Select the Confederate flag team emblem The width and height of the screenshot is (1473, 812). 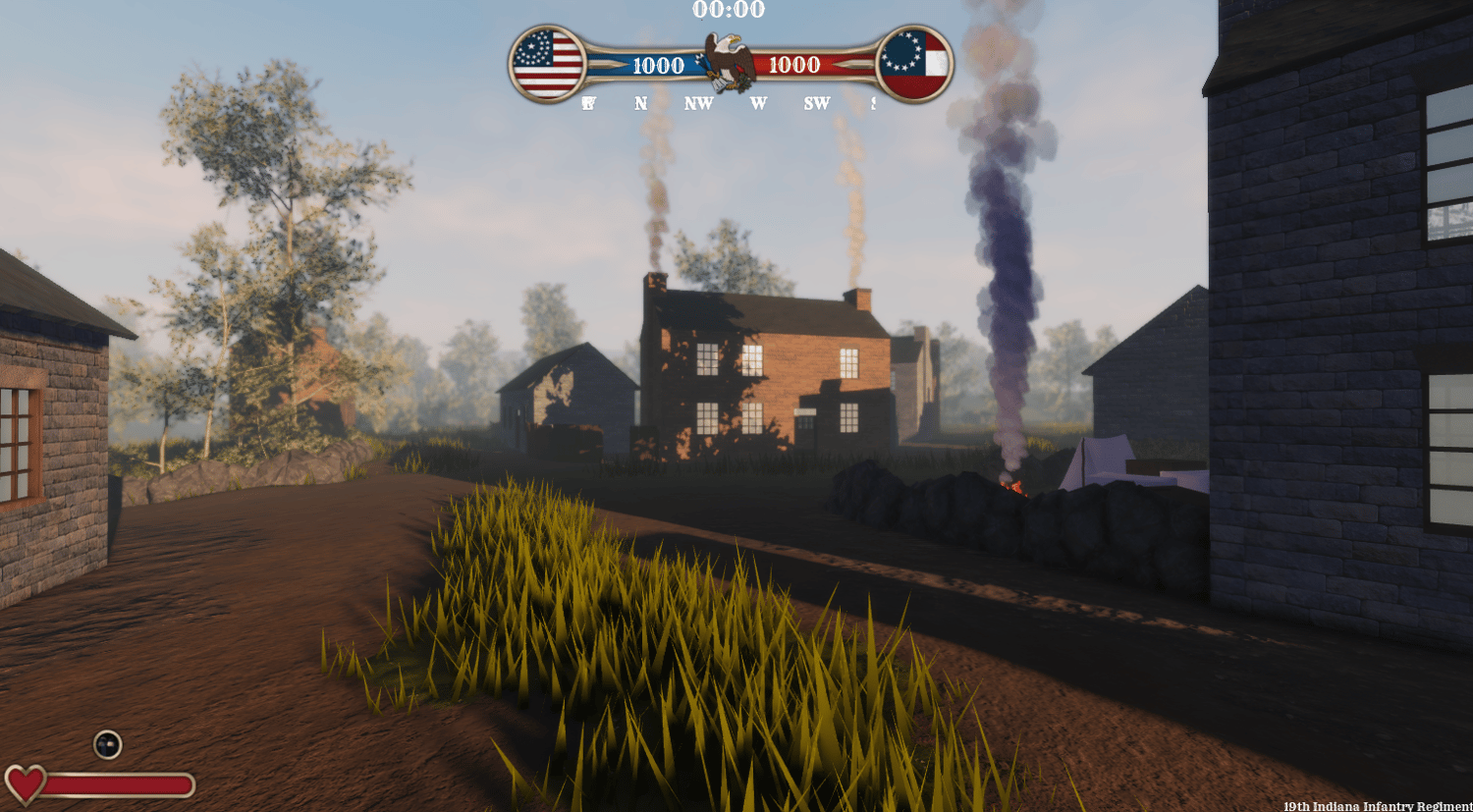coord(914,64)
